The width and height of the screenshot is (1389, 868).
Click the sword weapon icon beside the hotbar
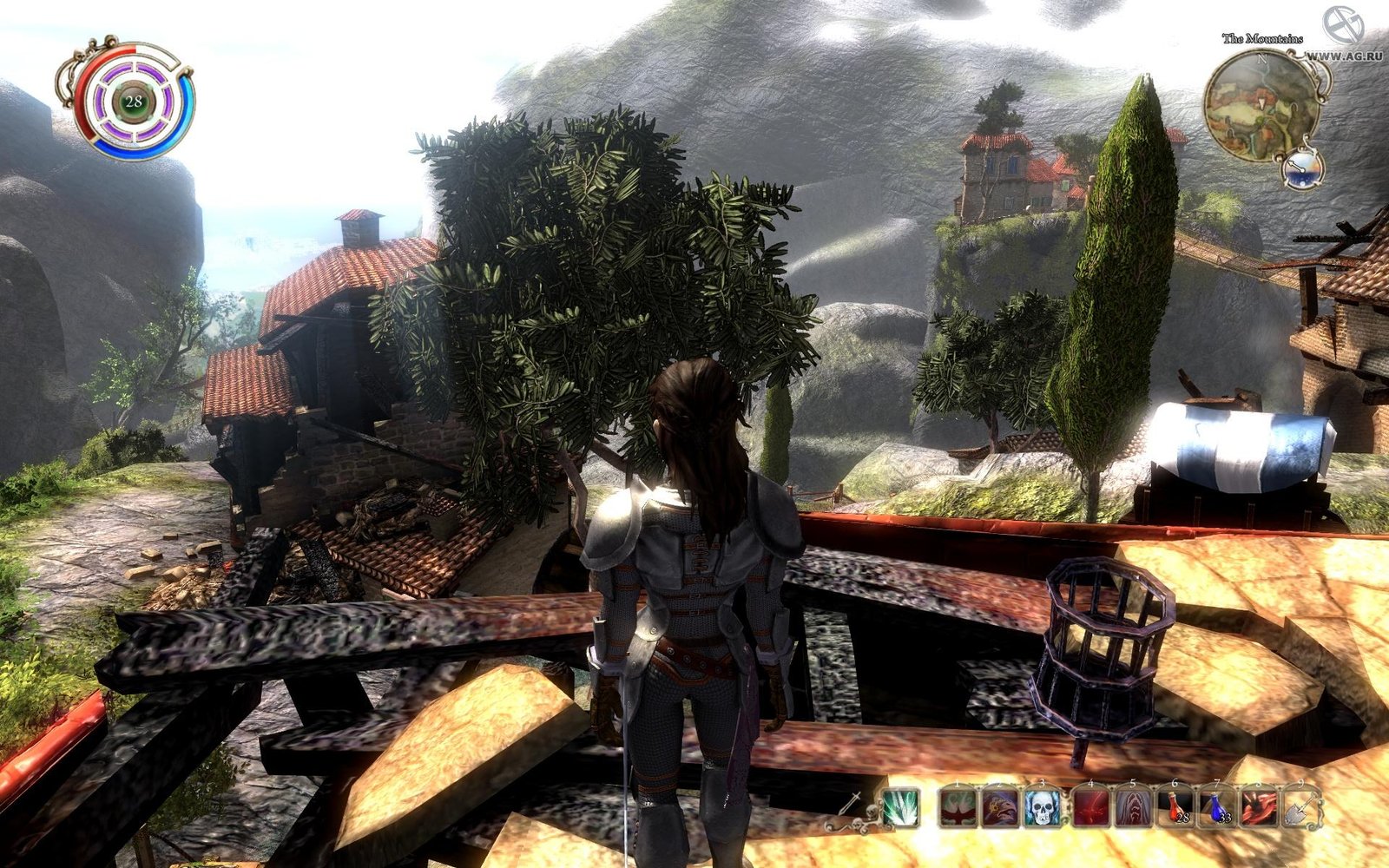pyautogui.click(x=851, y=803)
